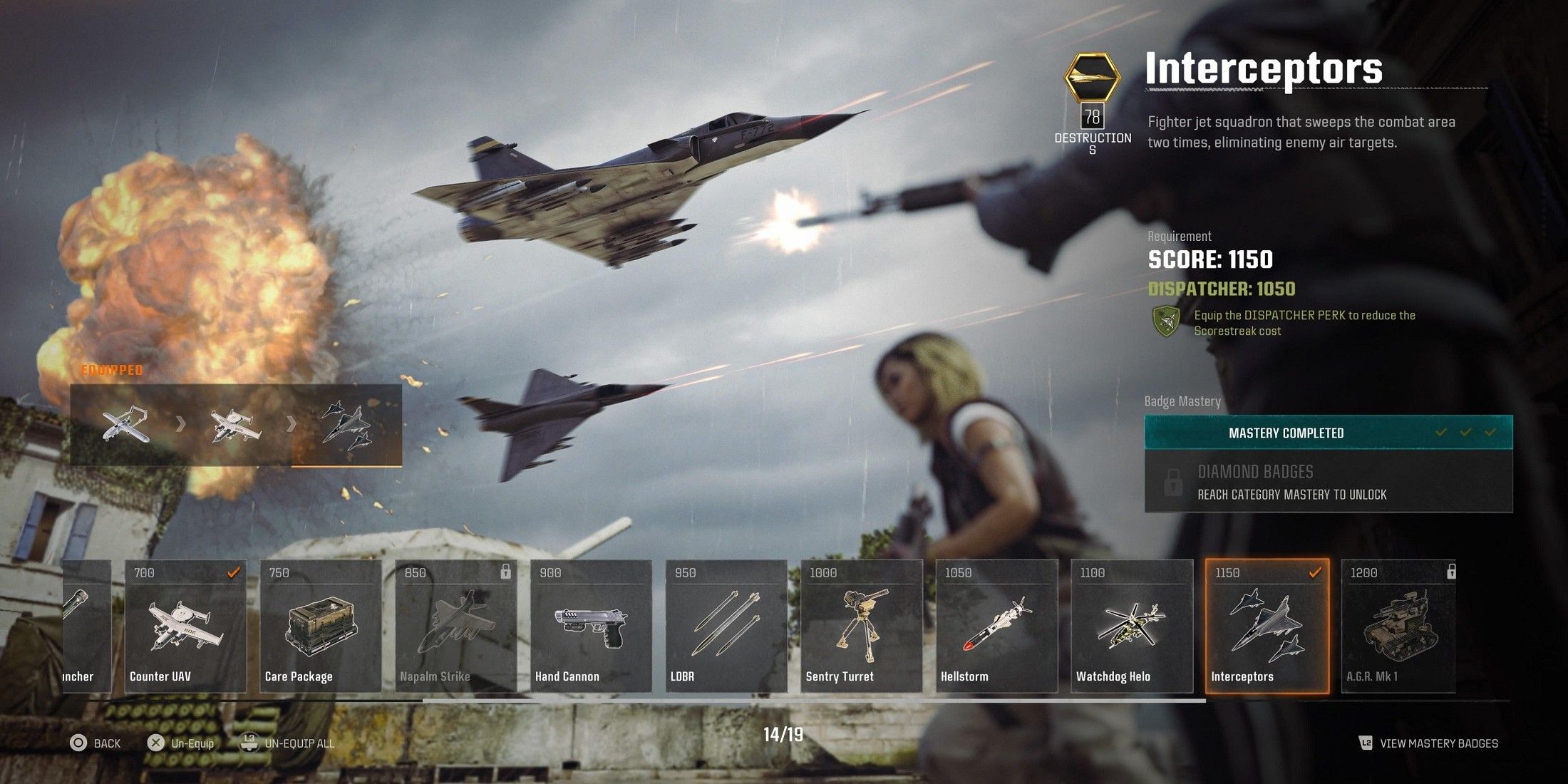Open View Mastery Badges
Viewport: 1568px width, 784px height.
tap(1429, 743)
